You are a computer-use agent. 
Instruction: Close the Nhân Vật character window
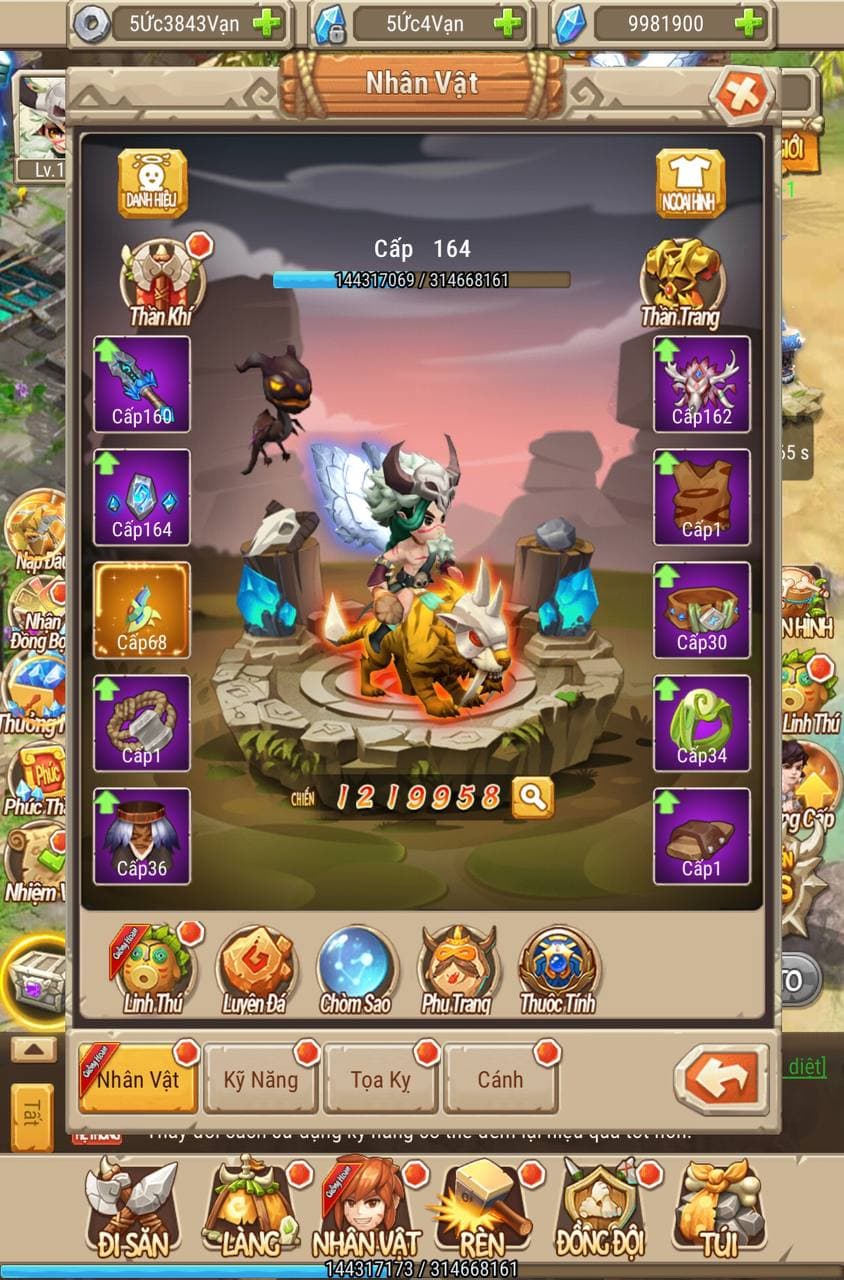(x=741, y=95)
